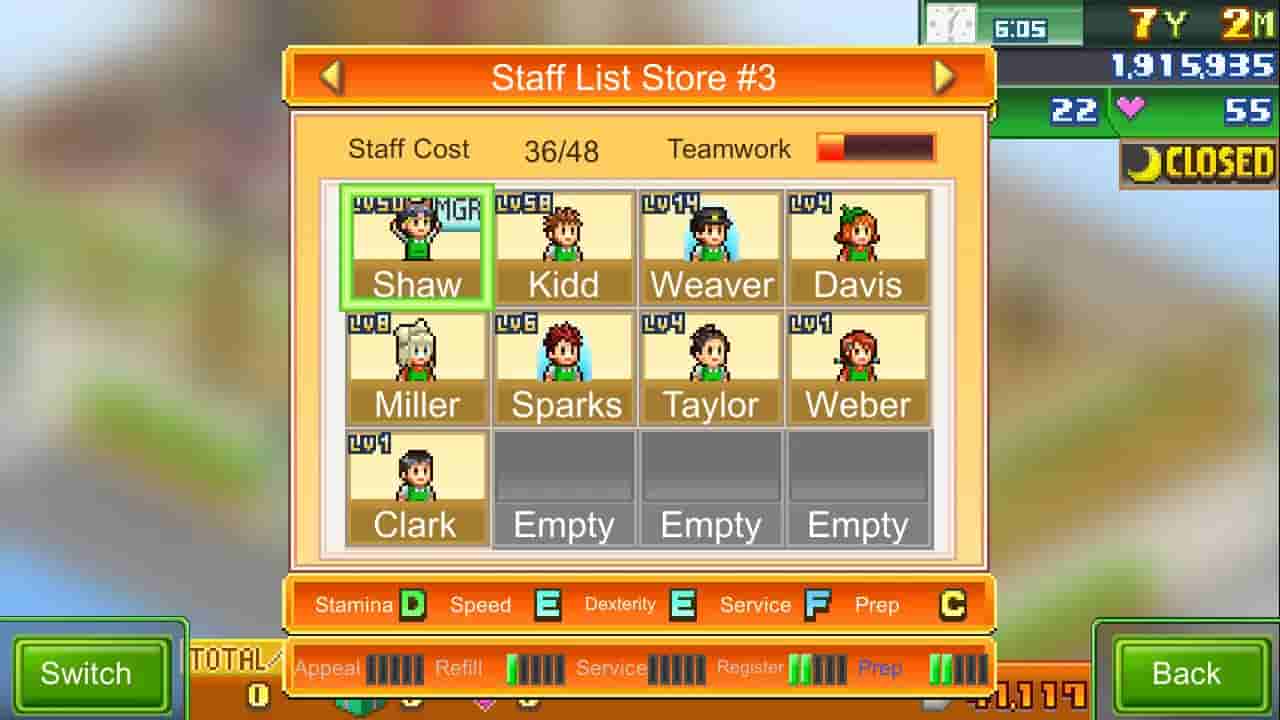Click the Teamwork meter bar
Viewport: 1280px width, 720px height.
pyautogui.click(x=876, y=148)
